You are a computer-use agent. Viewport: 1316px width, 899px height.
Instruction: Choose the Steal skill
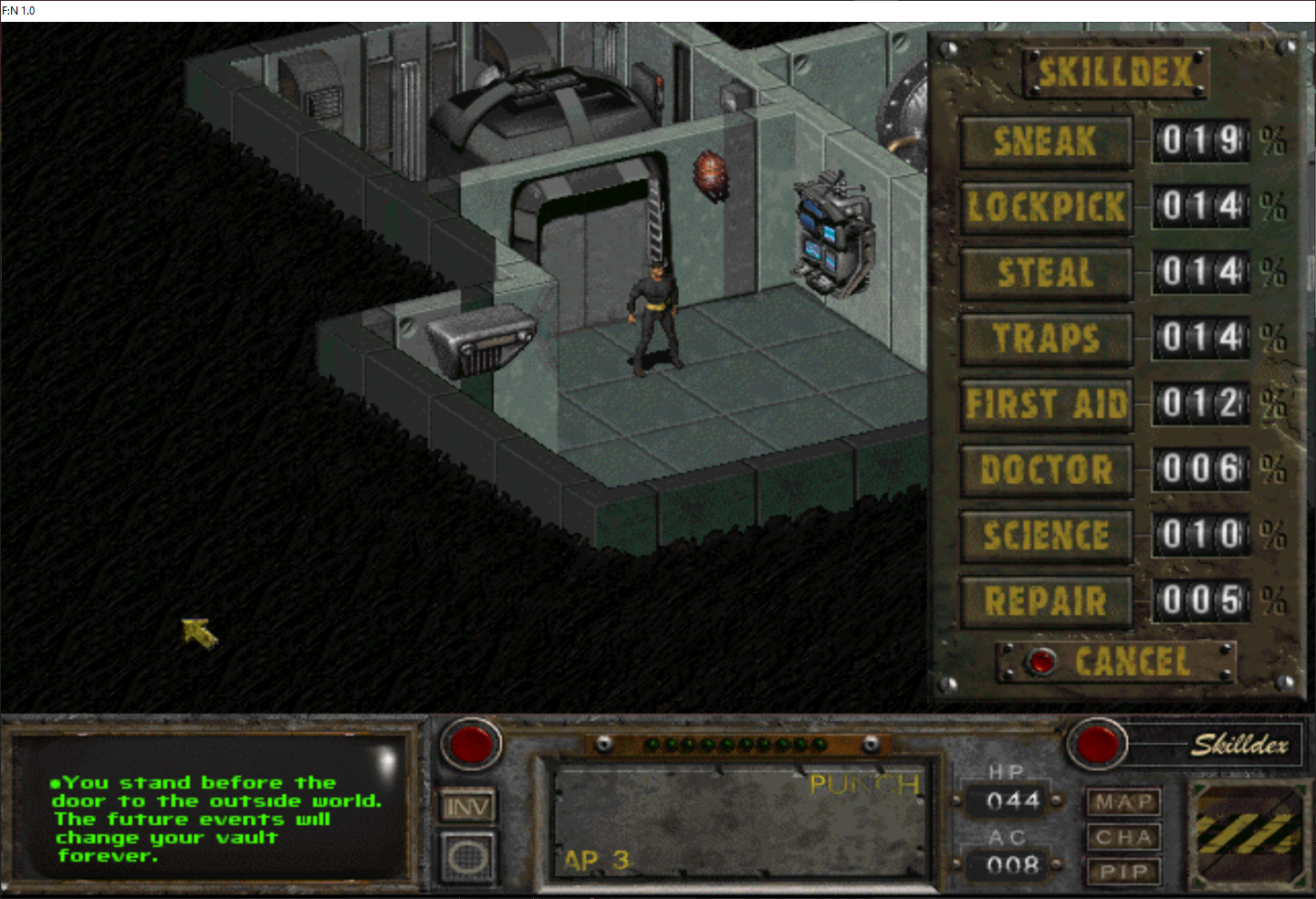coord(1046,273)
